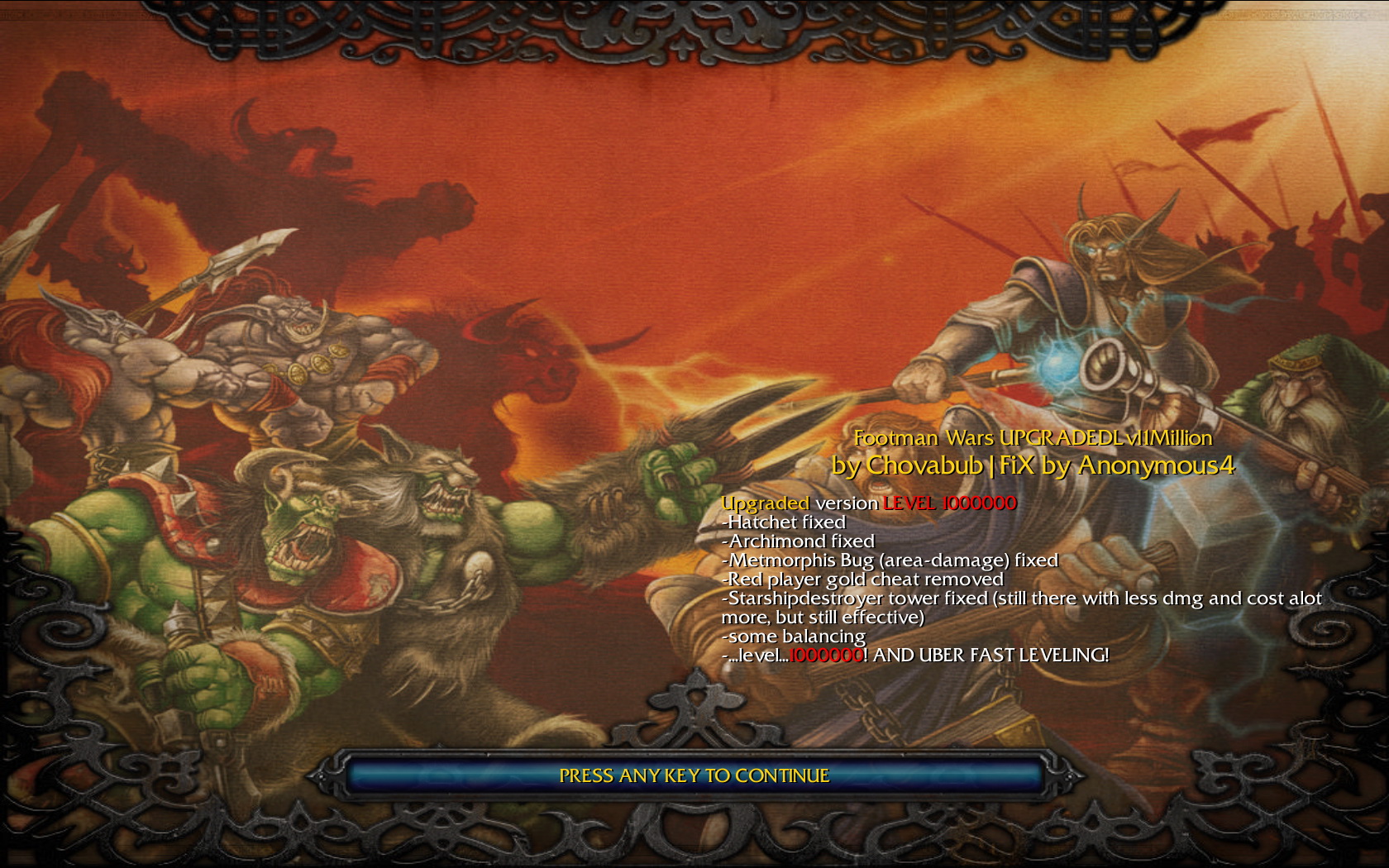Click the Metmorphis Bug area-damage fixed entry
This screenshot has width=1389, height=868.
890,560
